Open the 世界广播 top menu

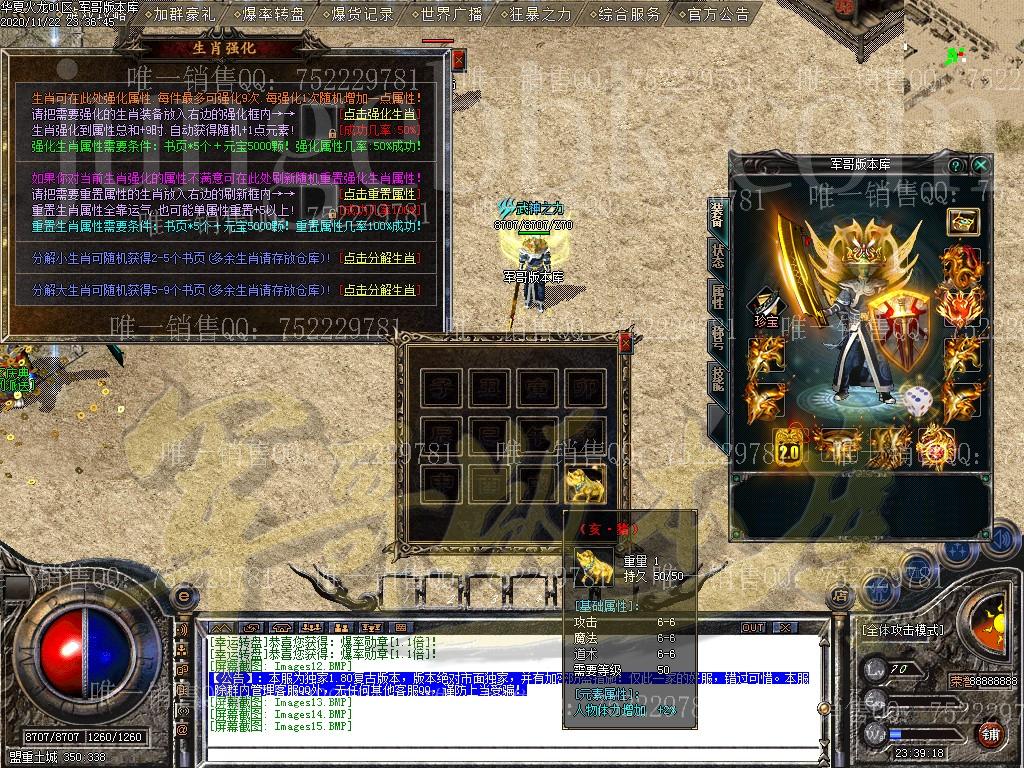pyautogui.click(x=451, y=14)
